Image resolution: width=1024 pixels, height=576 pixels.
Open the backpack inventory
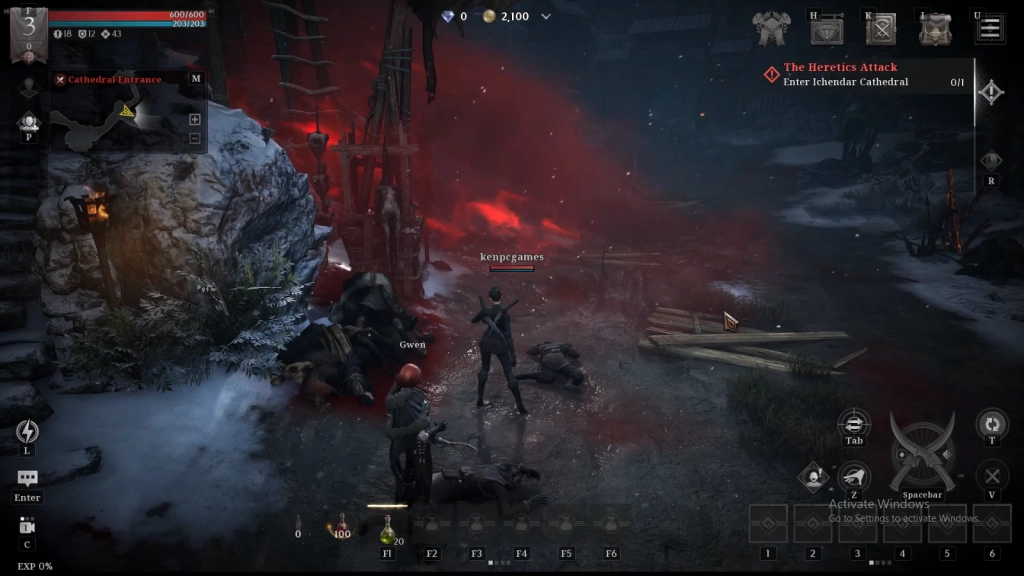tap(936, 30)
